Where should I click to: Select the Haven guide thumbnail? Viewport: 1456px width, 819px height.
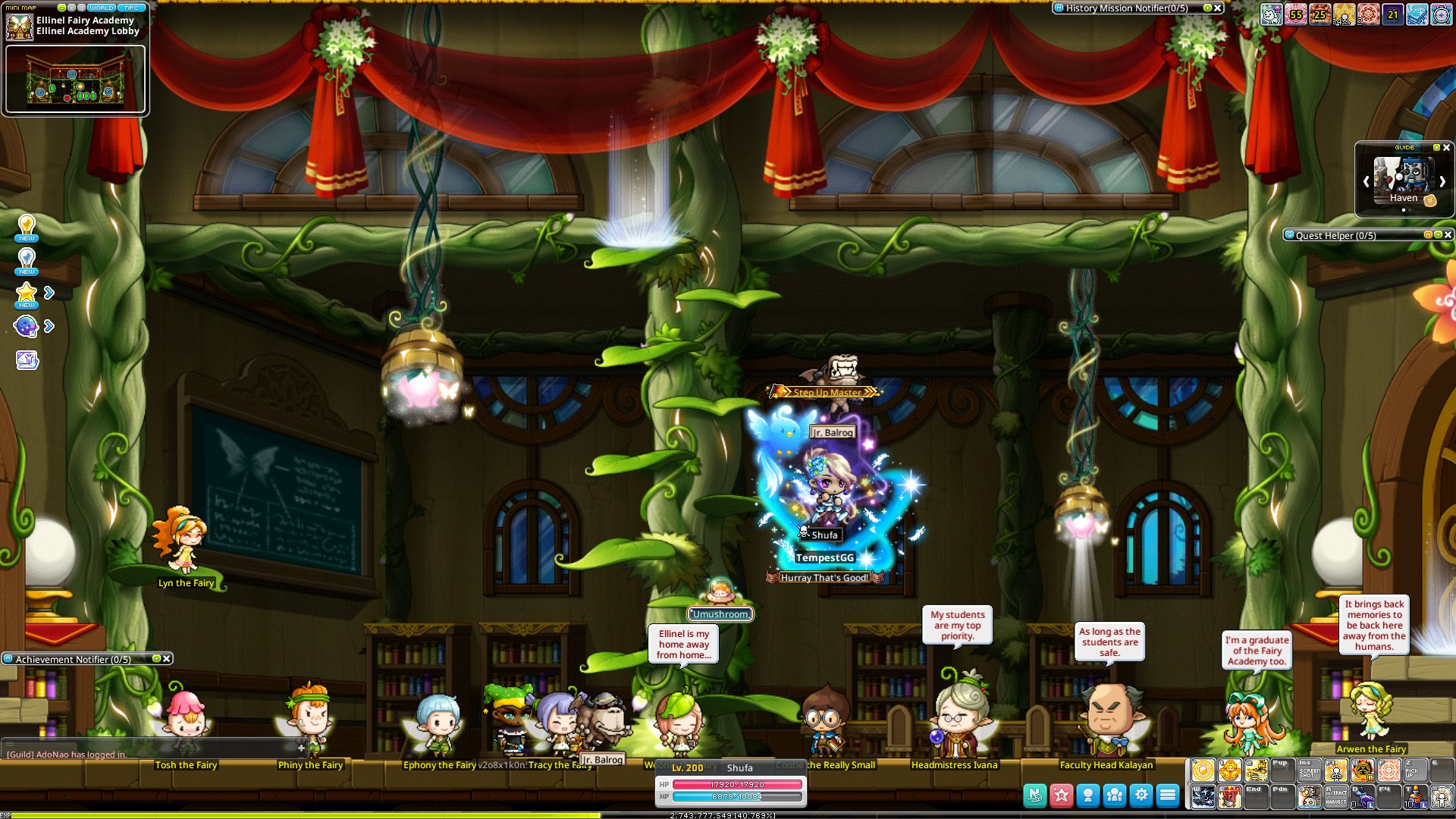[x=1404, y=179]
